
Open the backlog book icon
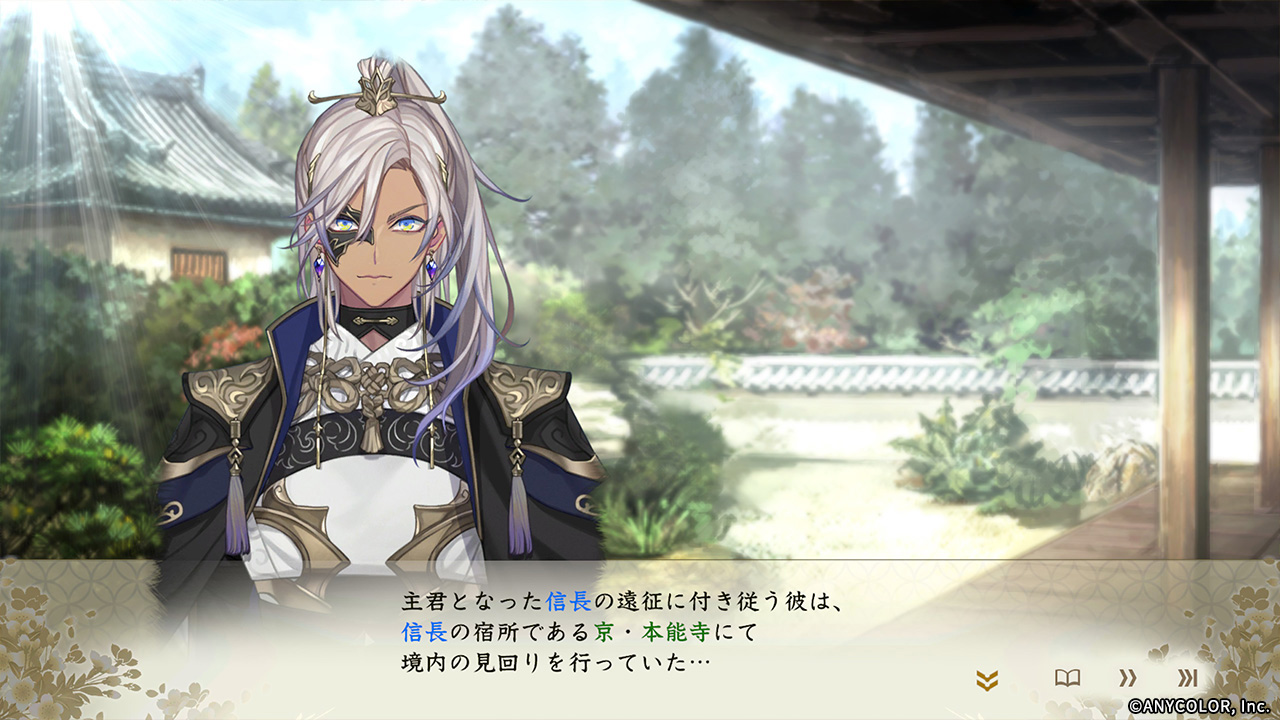pyautogui.click(x=1067, y=678)
